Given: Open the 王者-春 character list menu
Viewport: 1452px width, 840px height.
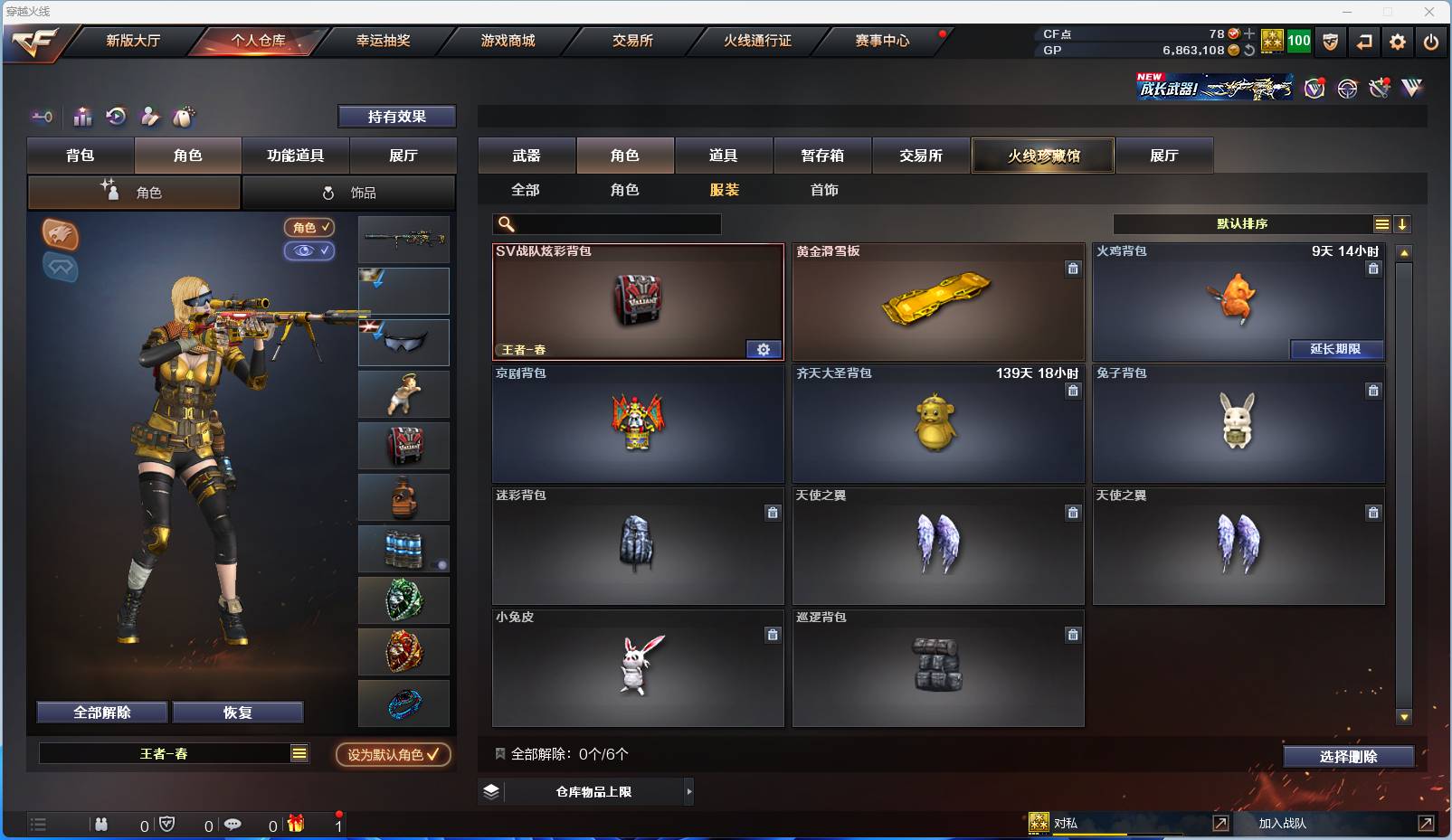Looking at the screenshot, I should (299, 752).
